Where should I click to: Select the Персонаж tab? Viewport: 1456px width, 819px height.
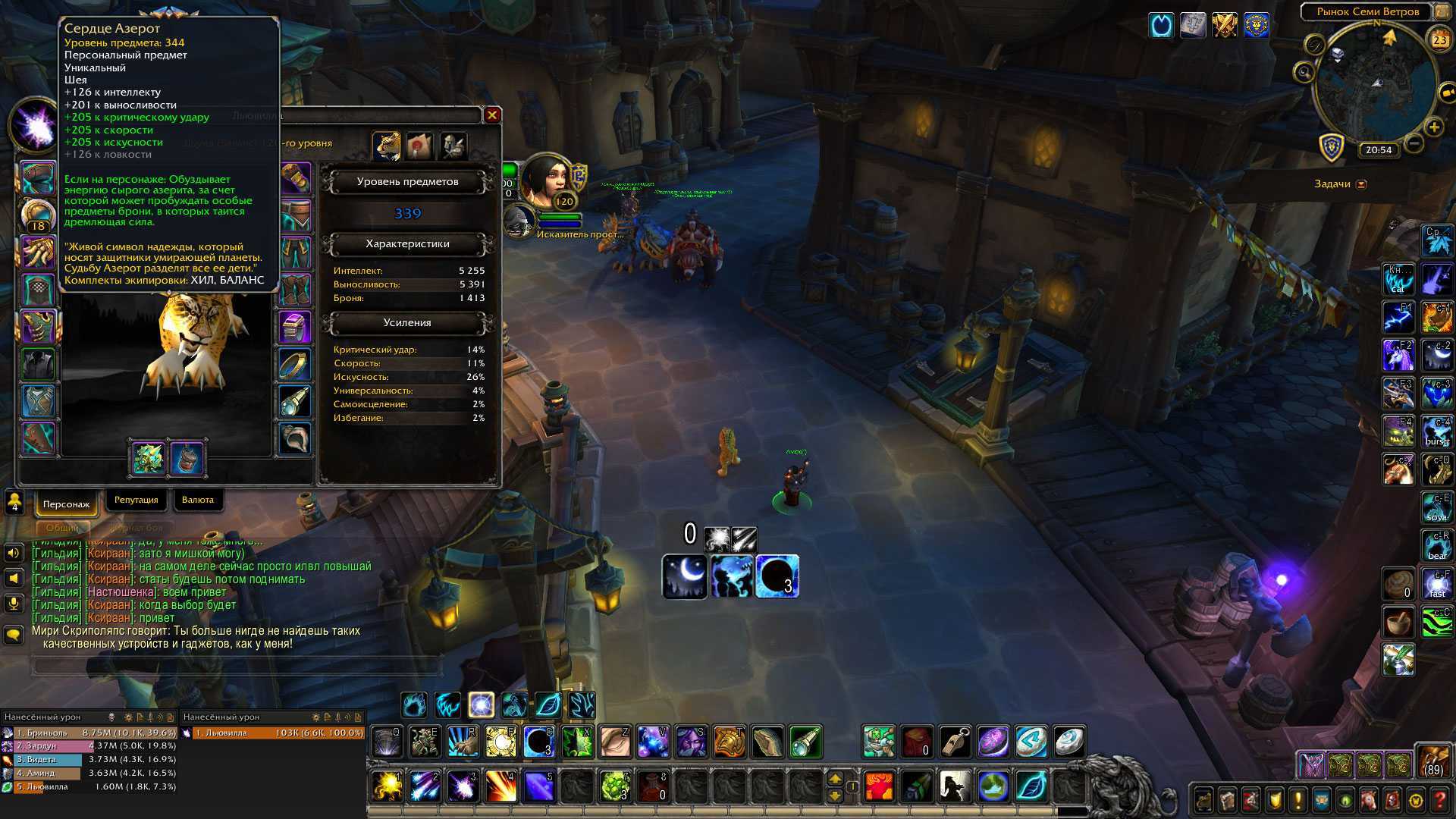(x=66, y=504)
